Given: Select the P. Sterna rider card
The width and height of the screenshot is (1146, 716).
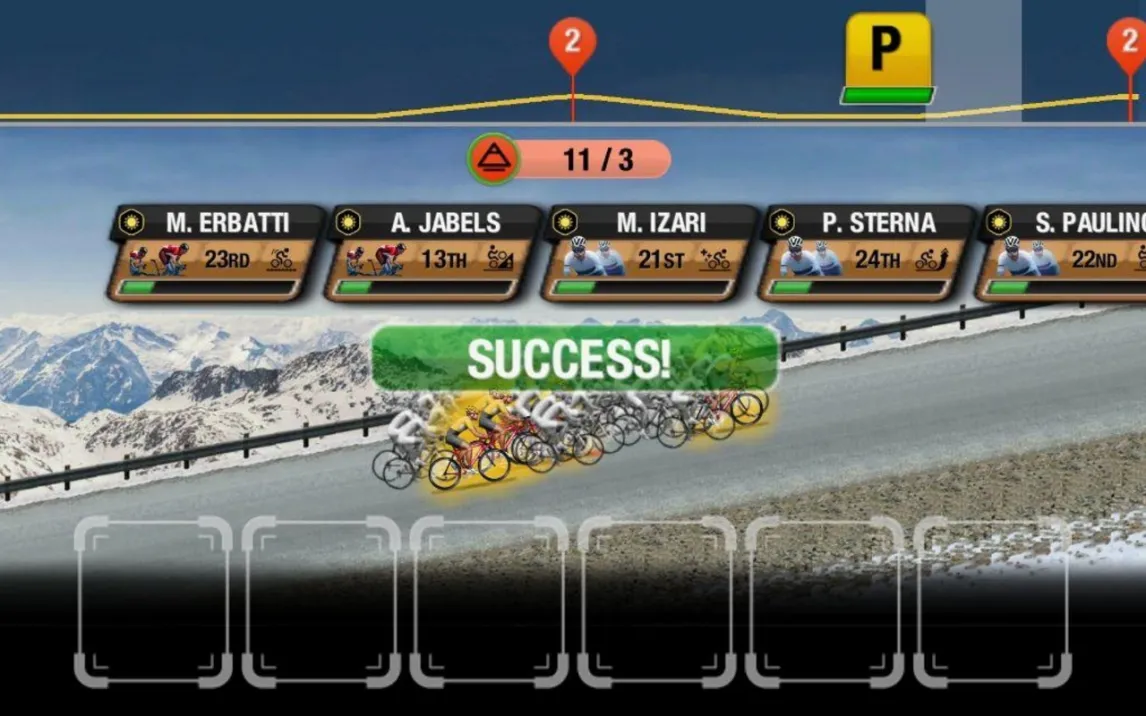Looking at the screenshot, I should tap(867, 254).
